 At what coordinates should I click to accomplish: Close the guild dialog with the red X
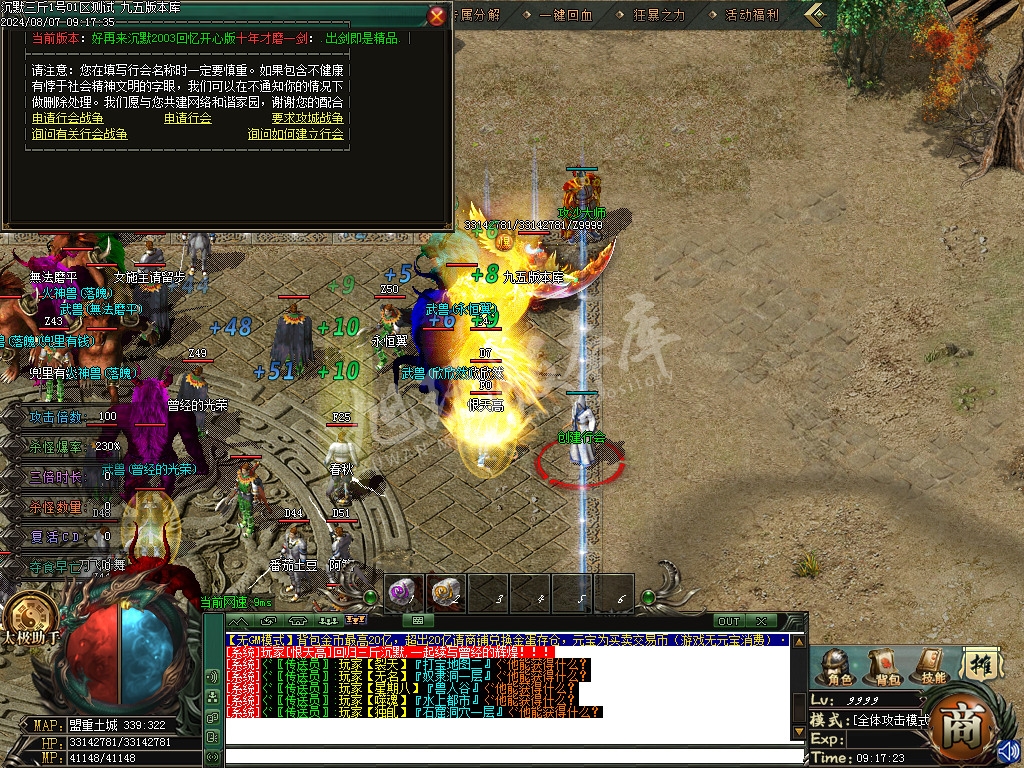pos(437,16)
